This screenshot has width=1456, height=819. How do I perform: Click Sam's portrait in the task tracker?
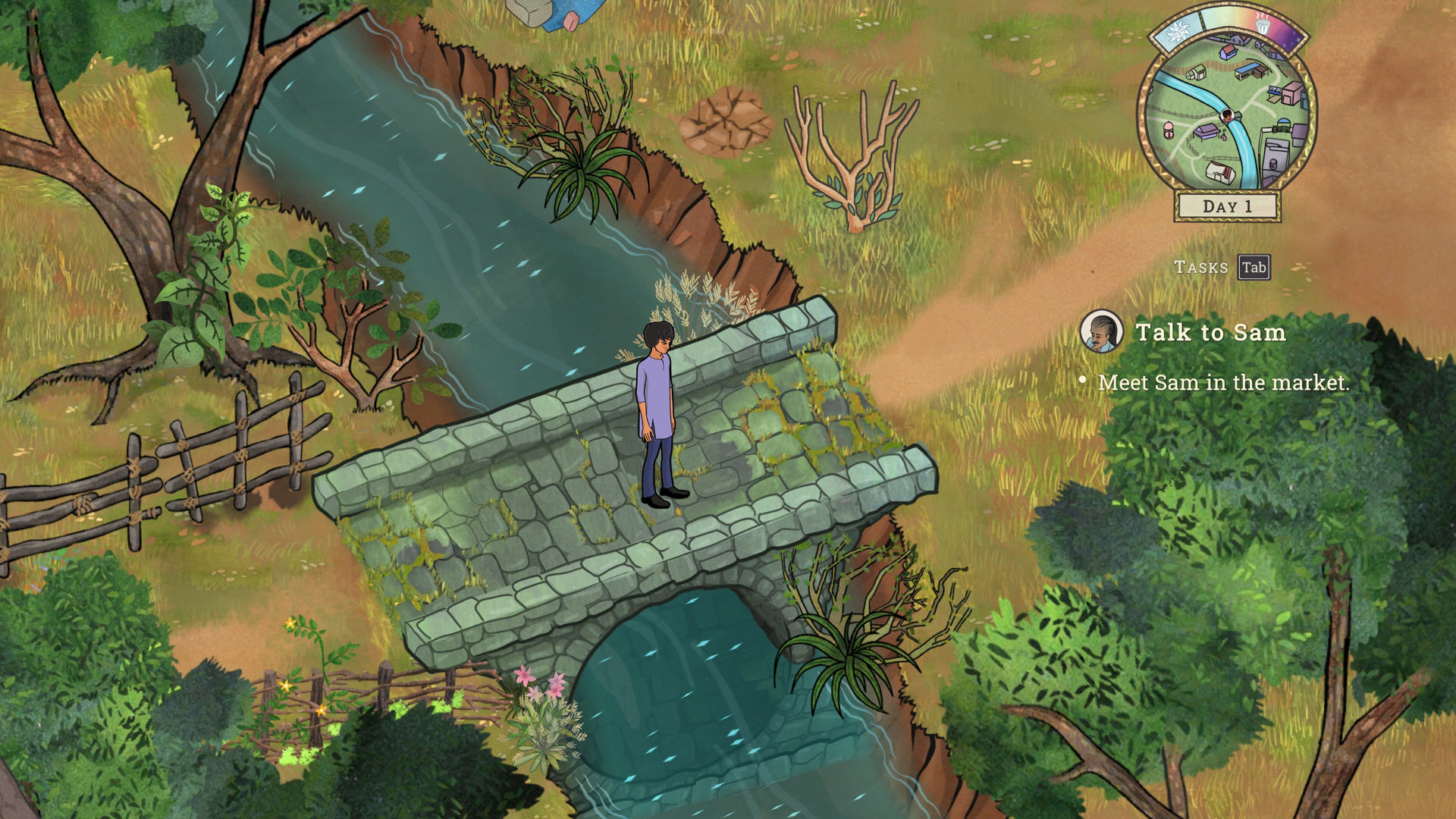click(1101, 331)
